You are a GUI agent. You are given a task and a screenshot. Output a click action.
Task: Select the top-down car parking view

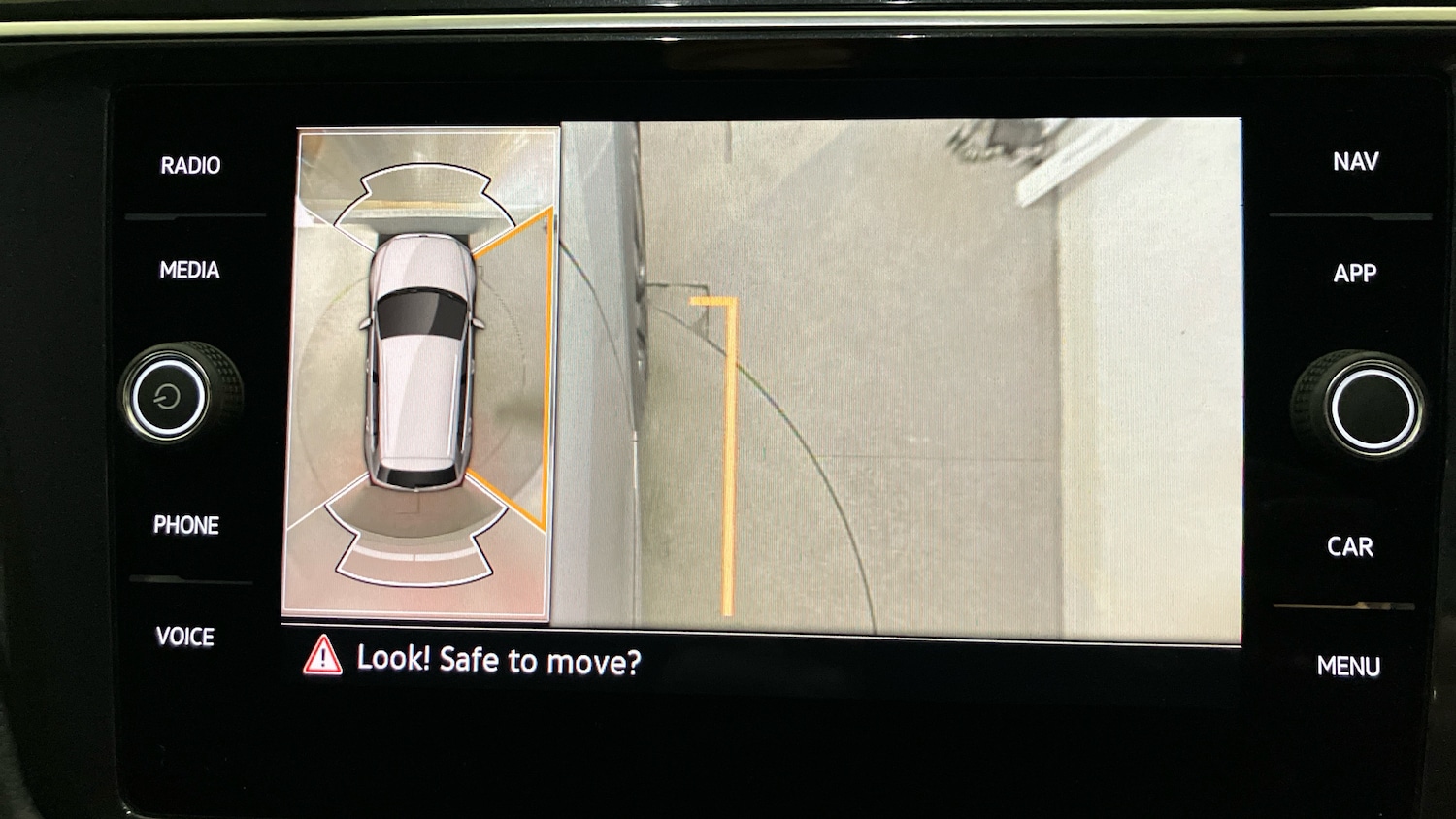(x=419, y=361)
